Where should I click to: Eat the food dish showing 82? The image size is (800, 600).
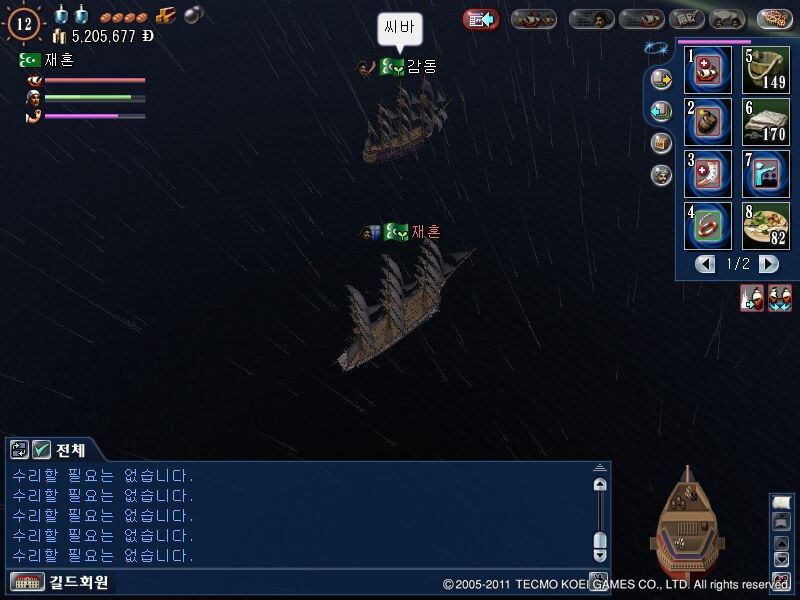(765, 226)
